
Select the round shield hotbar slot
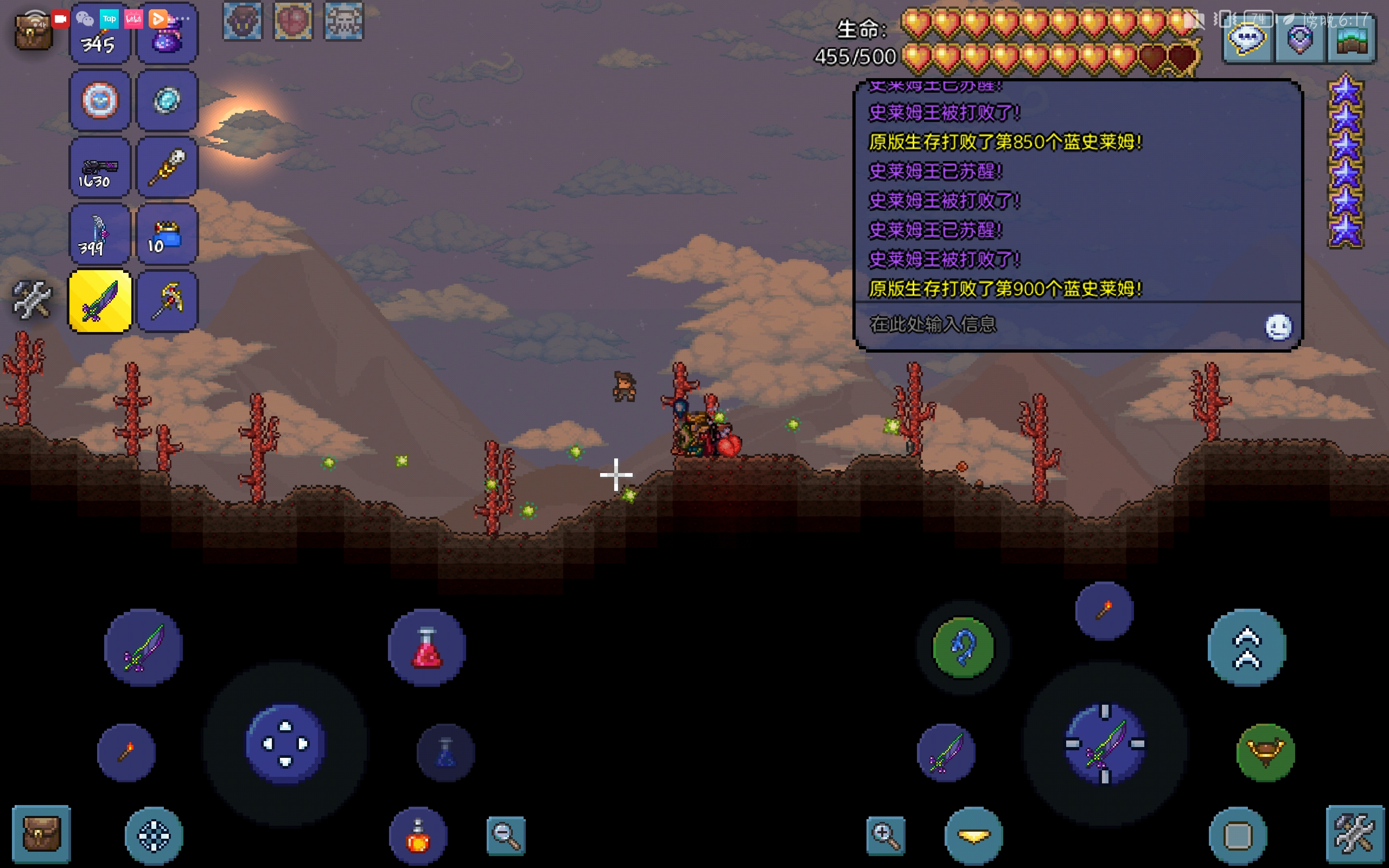click(x=100, y=101)
